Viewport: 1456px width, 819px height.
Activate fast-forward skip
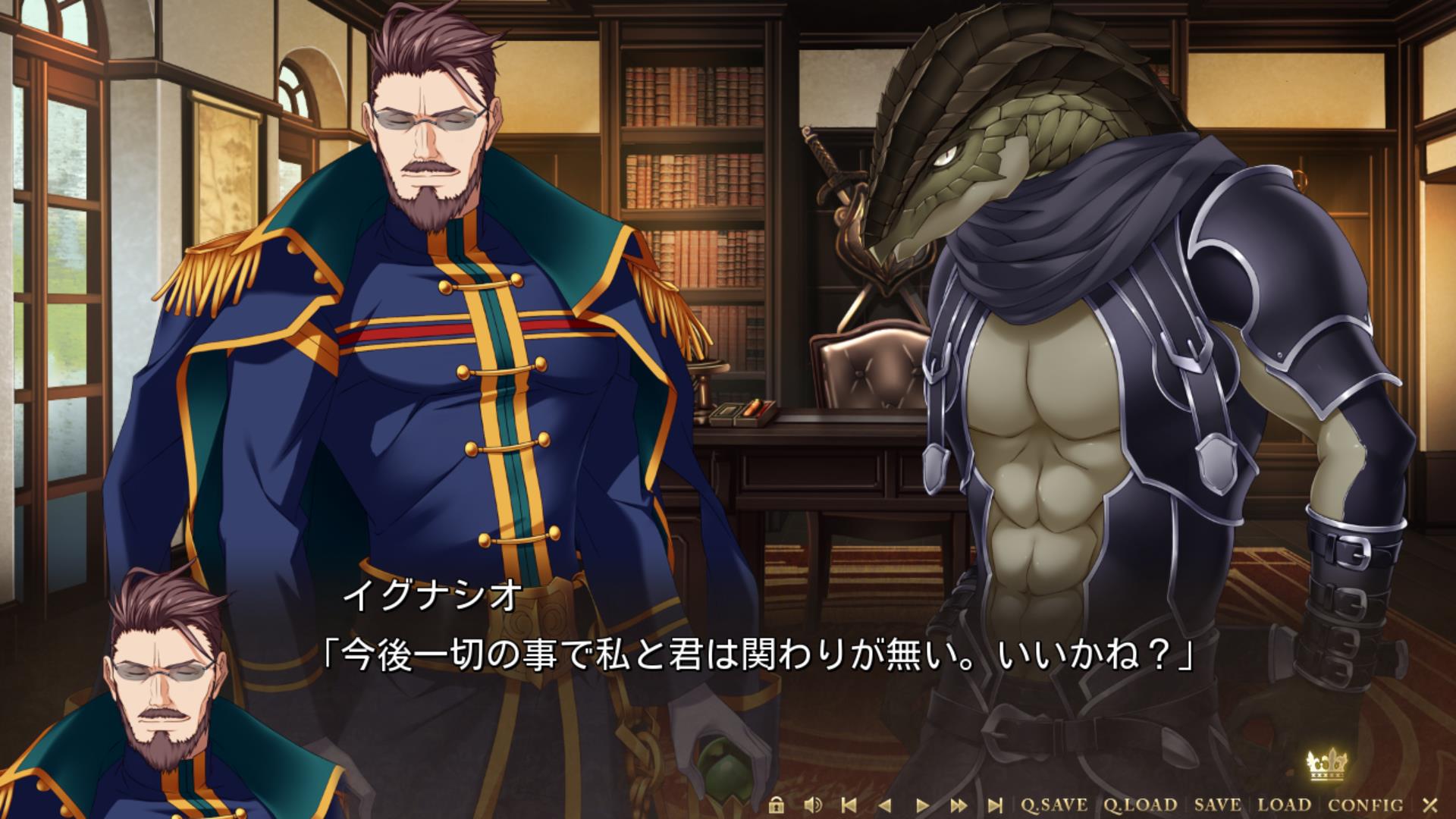pos(959,805)
